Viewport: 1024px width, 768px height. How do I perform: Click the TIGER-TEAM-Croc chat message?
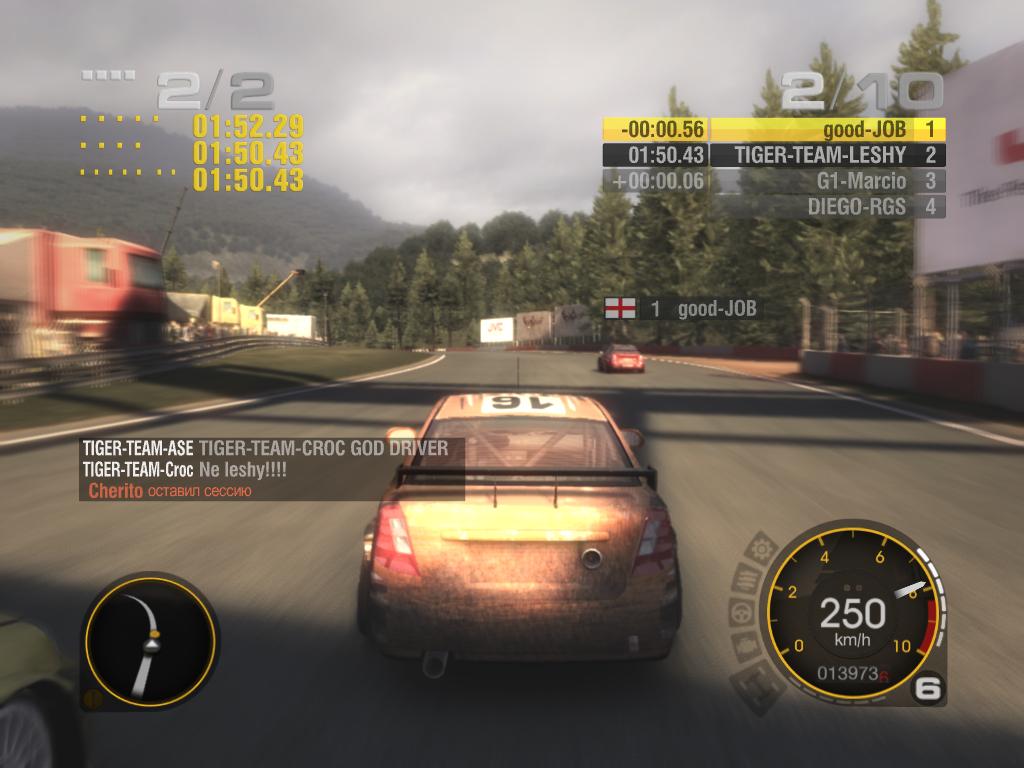185,470
